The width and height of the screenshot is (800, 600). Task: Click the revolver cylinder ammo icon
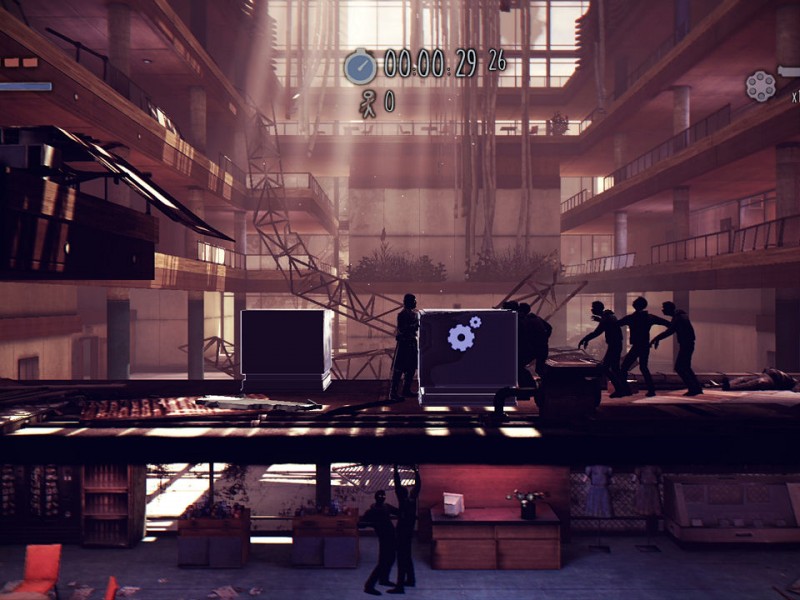click(x=760, y=86)
